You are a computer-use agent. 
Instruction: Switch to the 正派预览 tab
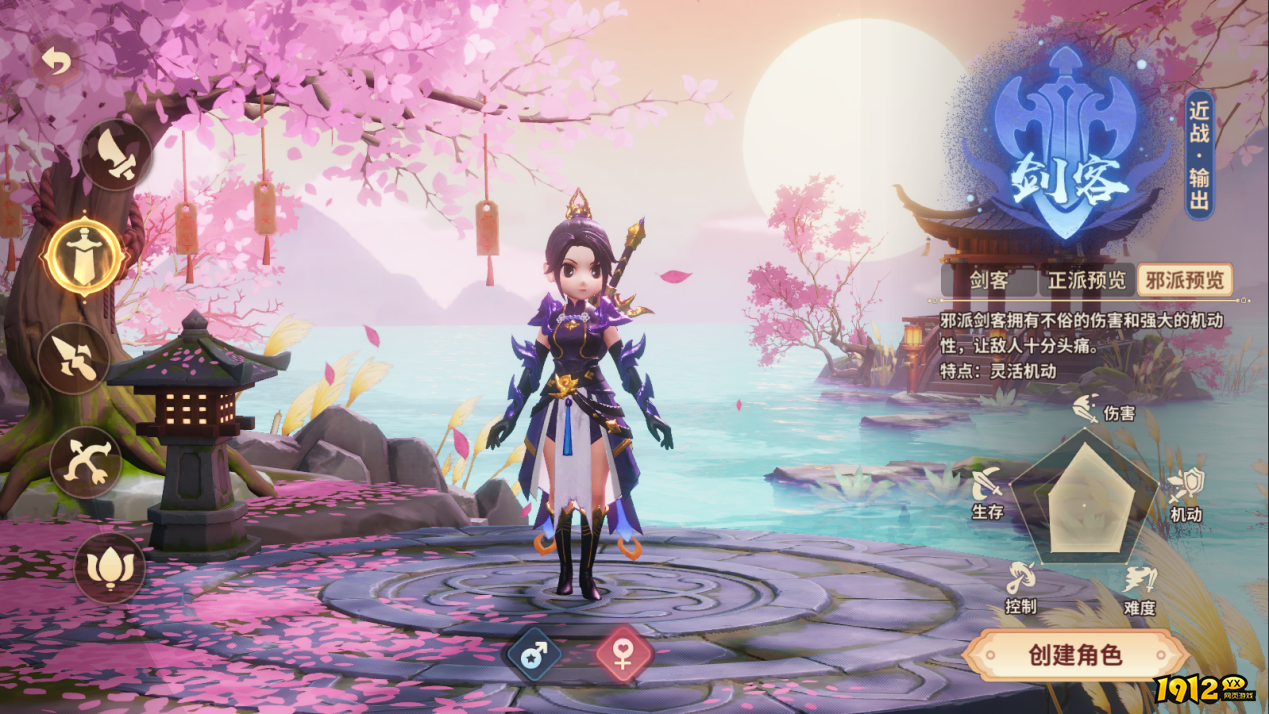click(1086, 280)
